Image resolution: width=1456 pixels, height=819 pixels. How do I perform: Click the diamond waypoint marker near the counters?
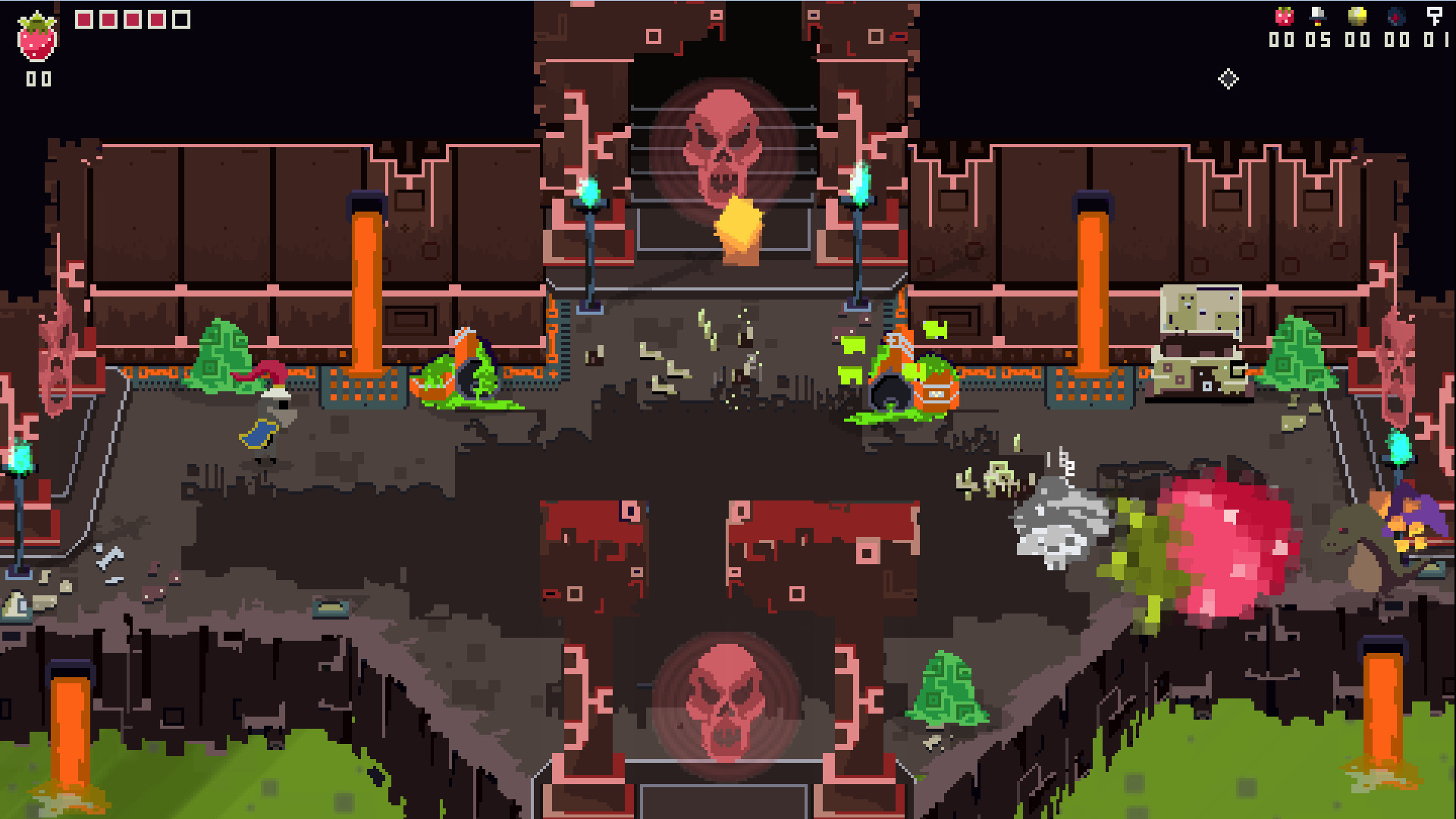tap(1229, 78)
